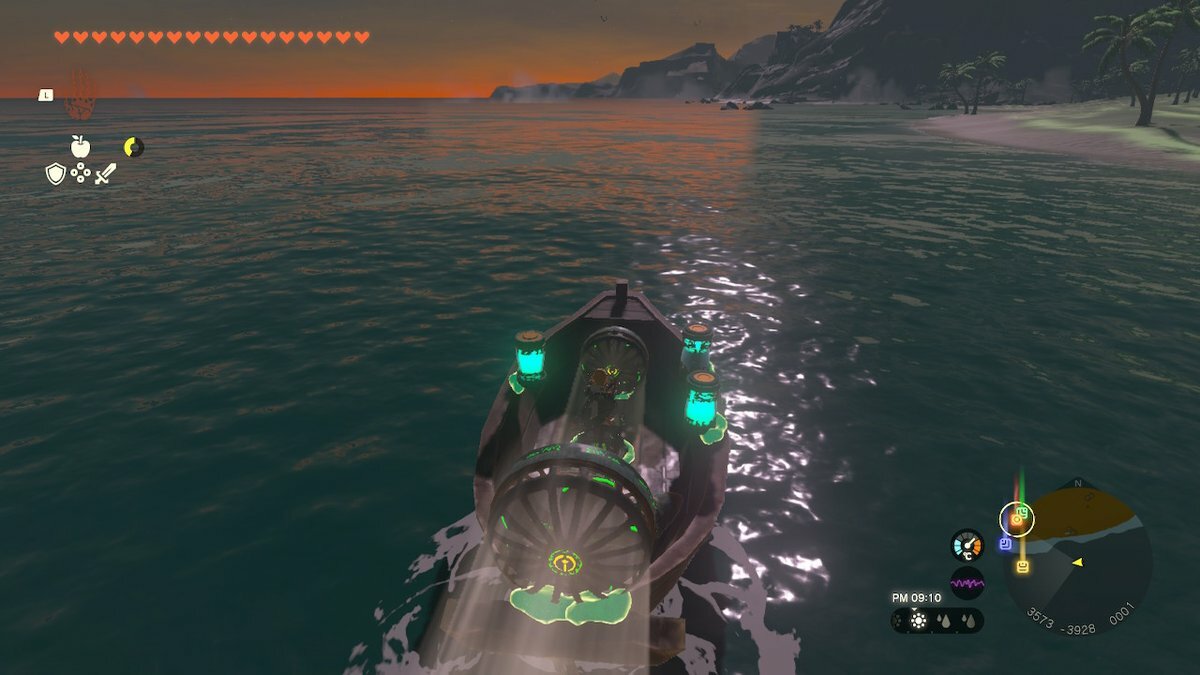Image resolution: width=1200 pixels, height=675 pixels.
Task: Select the blue shrine marker beside minimap
Action: click(1005, 544)
